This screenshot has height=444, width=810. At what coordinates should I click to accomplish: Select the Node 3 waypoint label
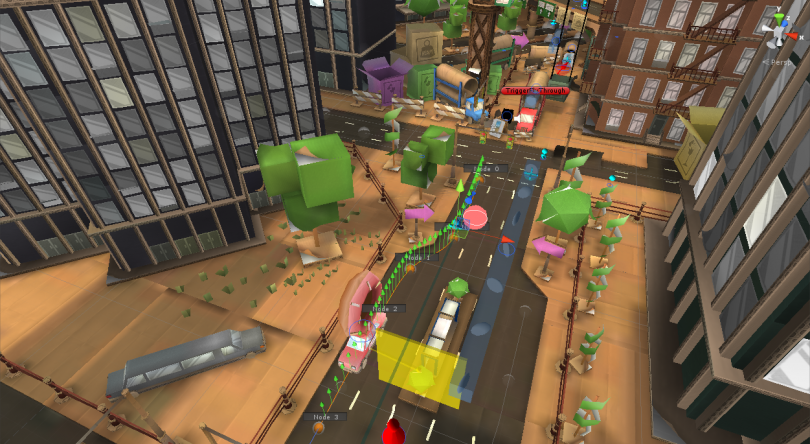click(325, 416)
